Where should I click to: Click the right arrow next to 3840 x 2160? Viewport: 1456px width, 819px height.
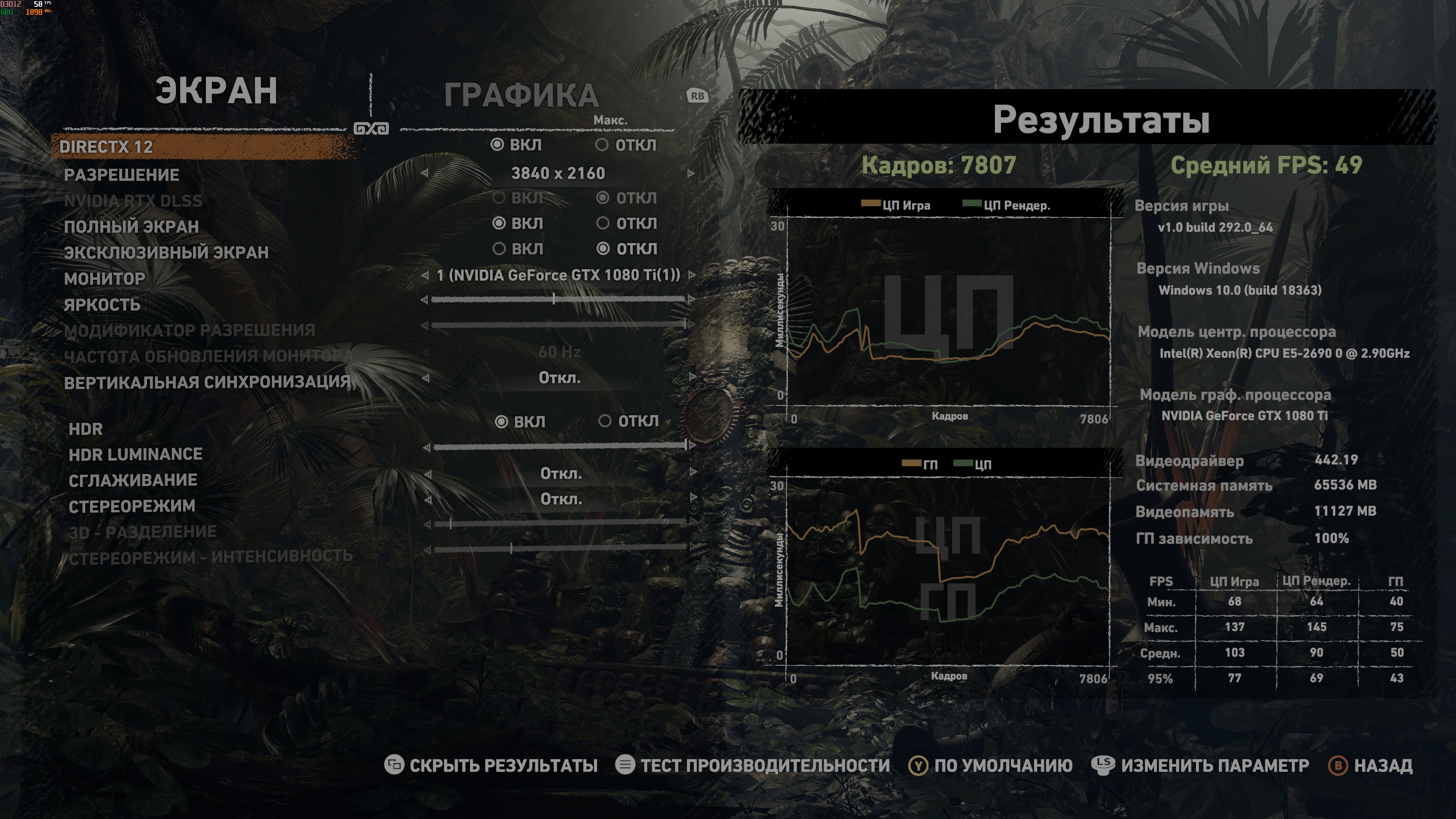tap(691, 174)
